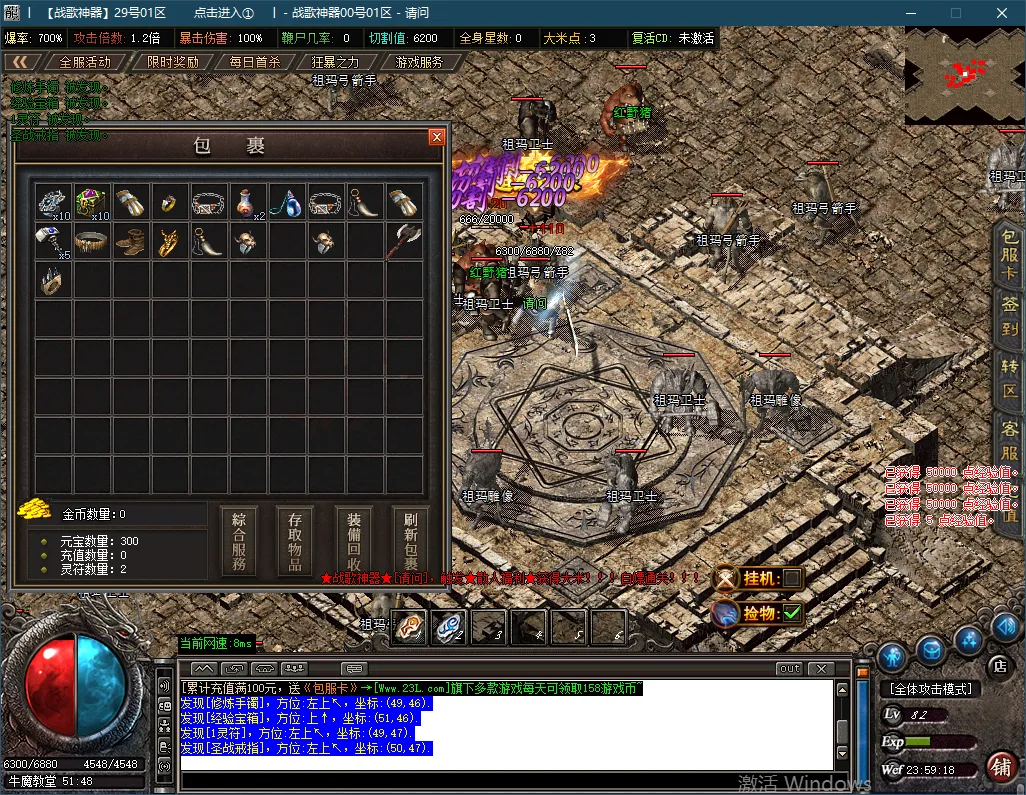Select the red potion bottle in the bag
The image size is (1026, 795).
tap(248, 202)
